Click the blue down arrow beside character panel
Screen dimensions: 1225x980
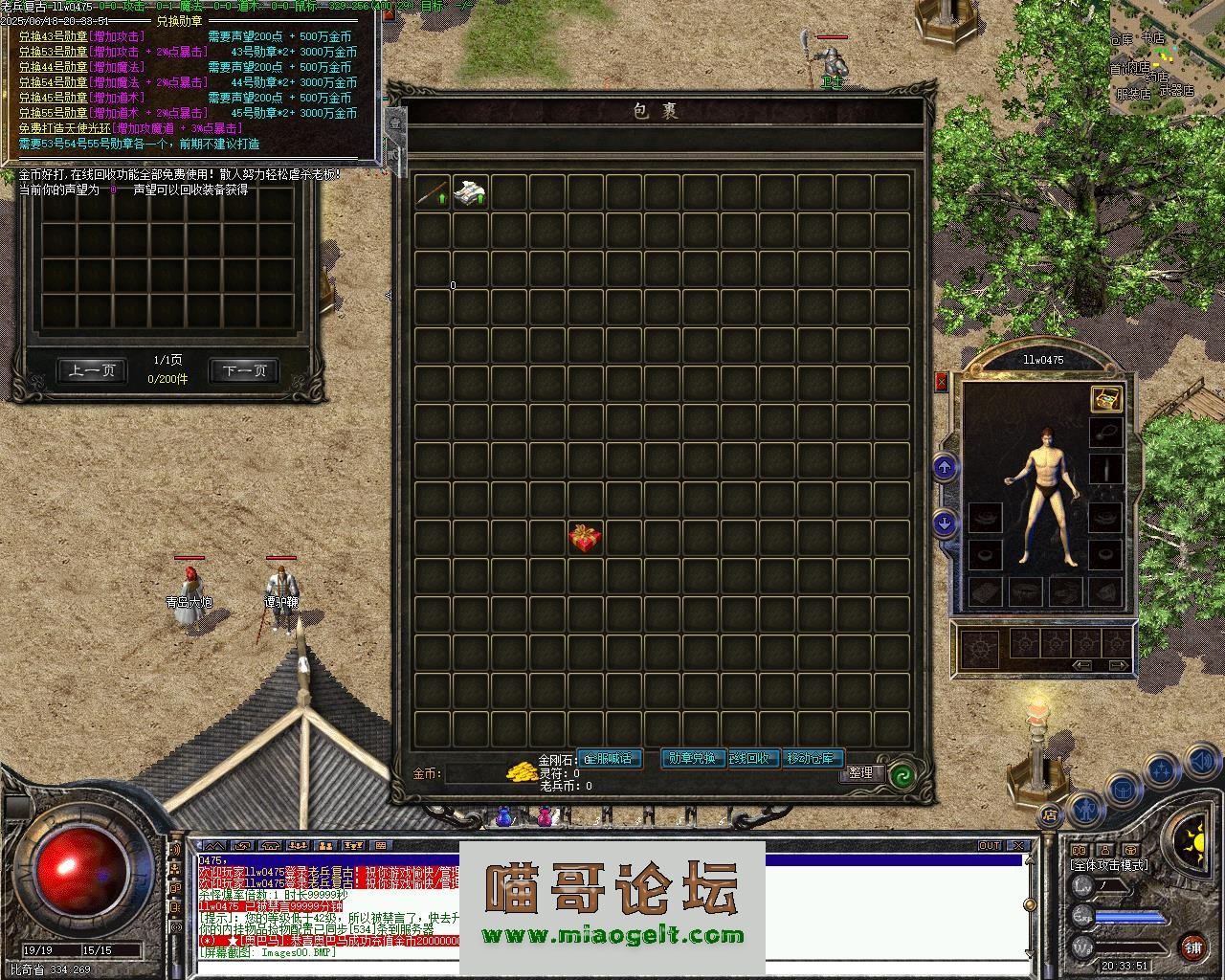(946, 523)
